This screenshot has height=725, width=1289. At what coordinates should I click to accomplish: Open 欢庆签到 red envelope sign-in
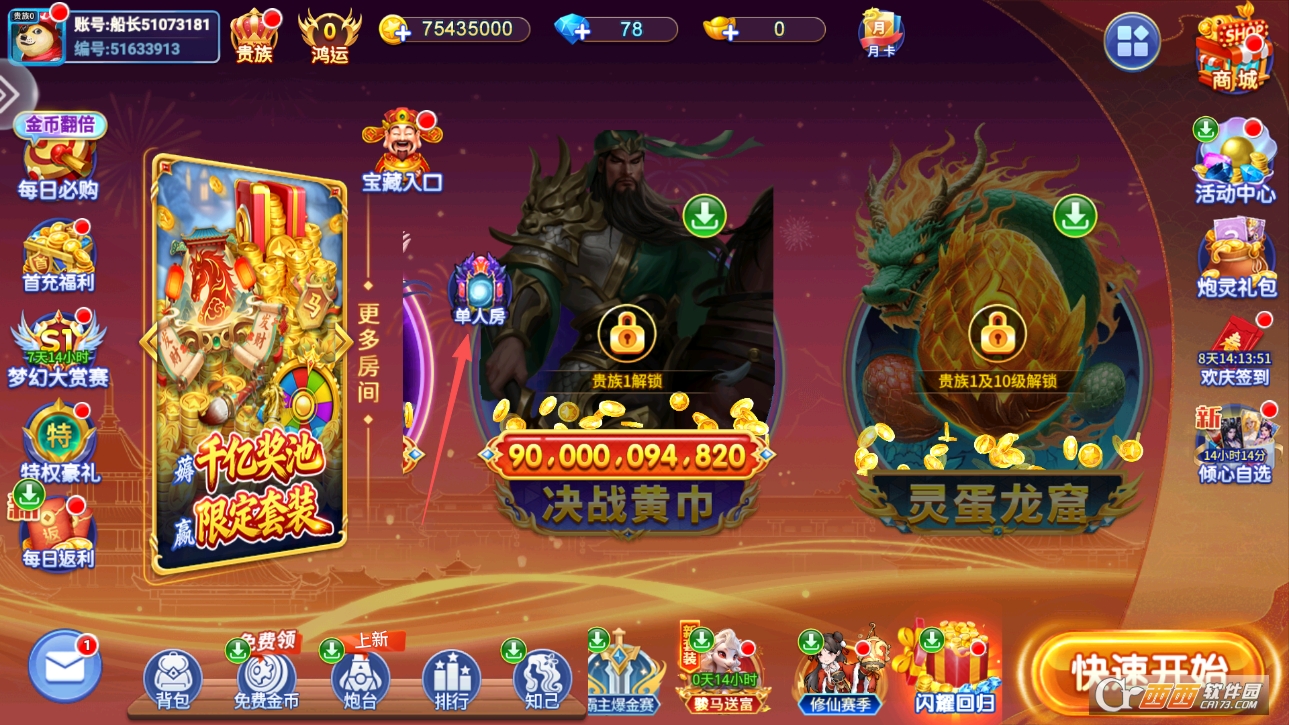pos(1235,350)
